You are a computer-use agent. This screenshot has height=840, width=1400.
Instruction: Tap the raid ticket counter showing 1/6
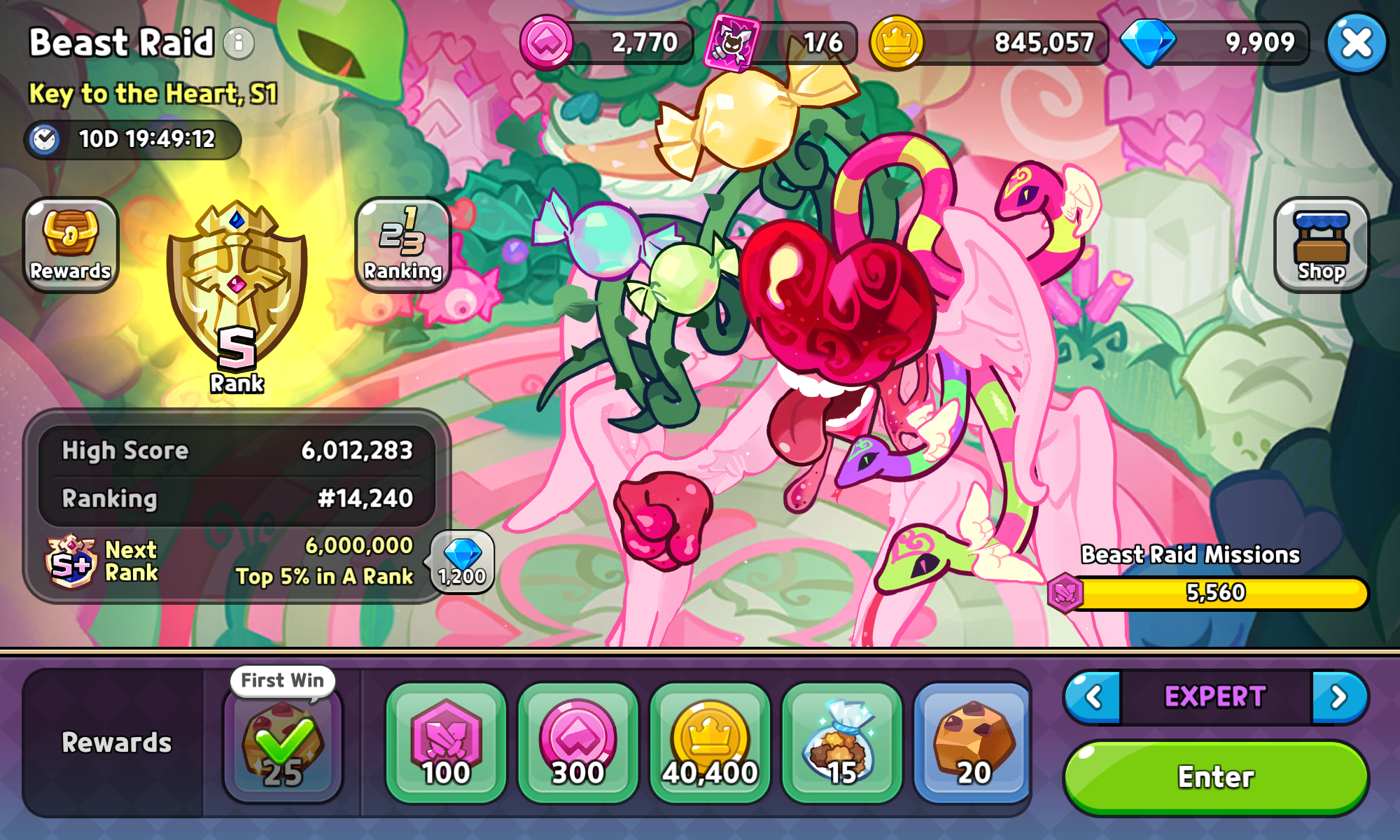[781, 43]
